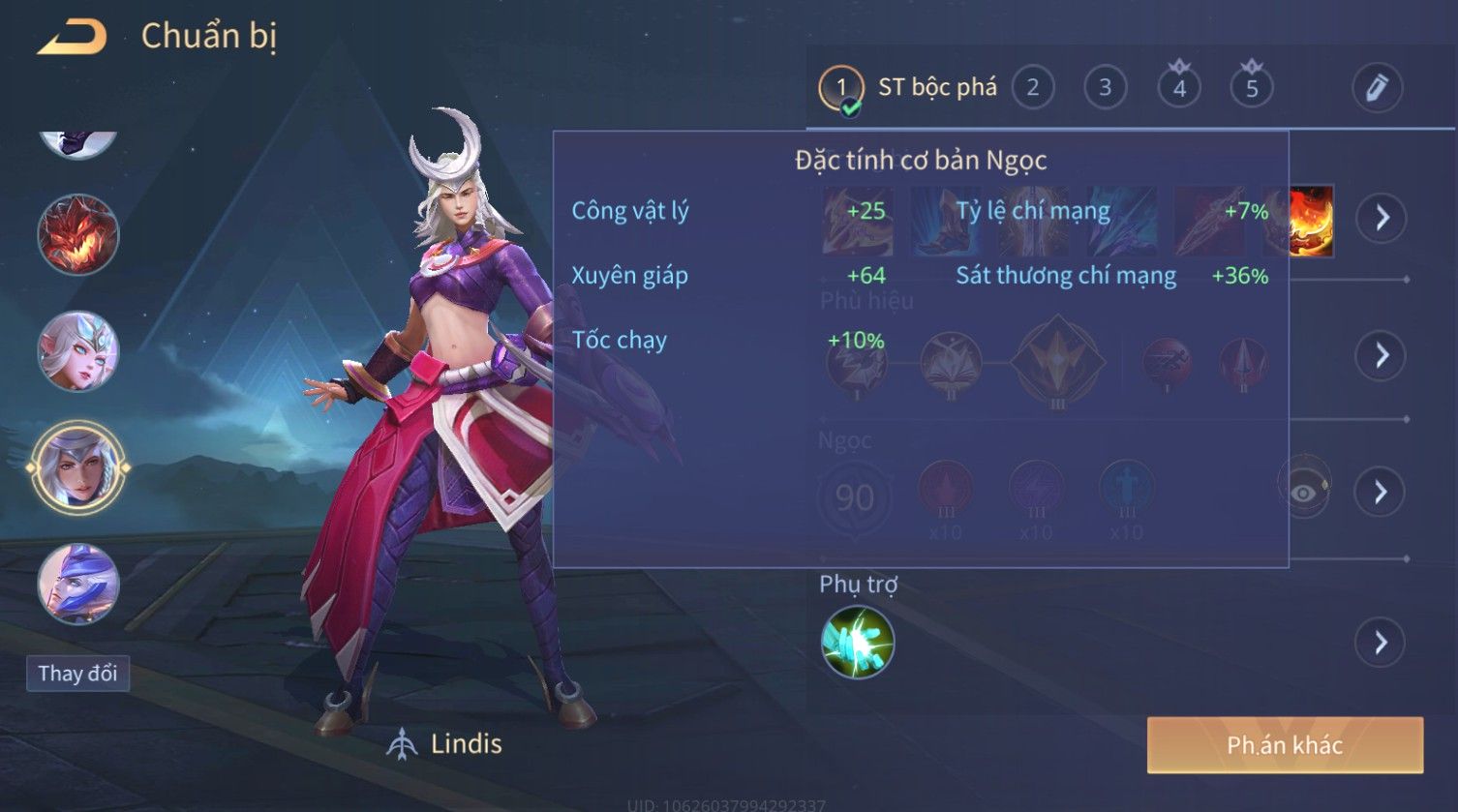
Task: Choose the blue-armored hero portrait
Action: point(77,585)
